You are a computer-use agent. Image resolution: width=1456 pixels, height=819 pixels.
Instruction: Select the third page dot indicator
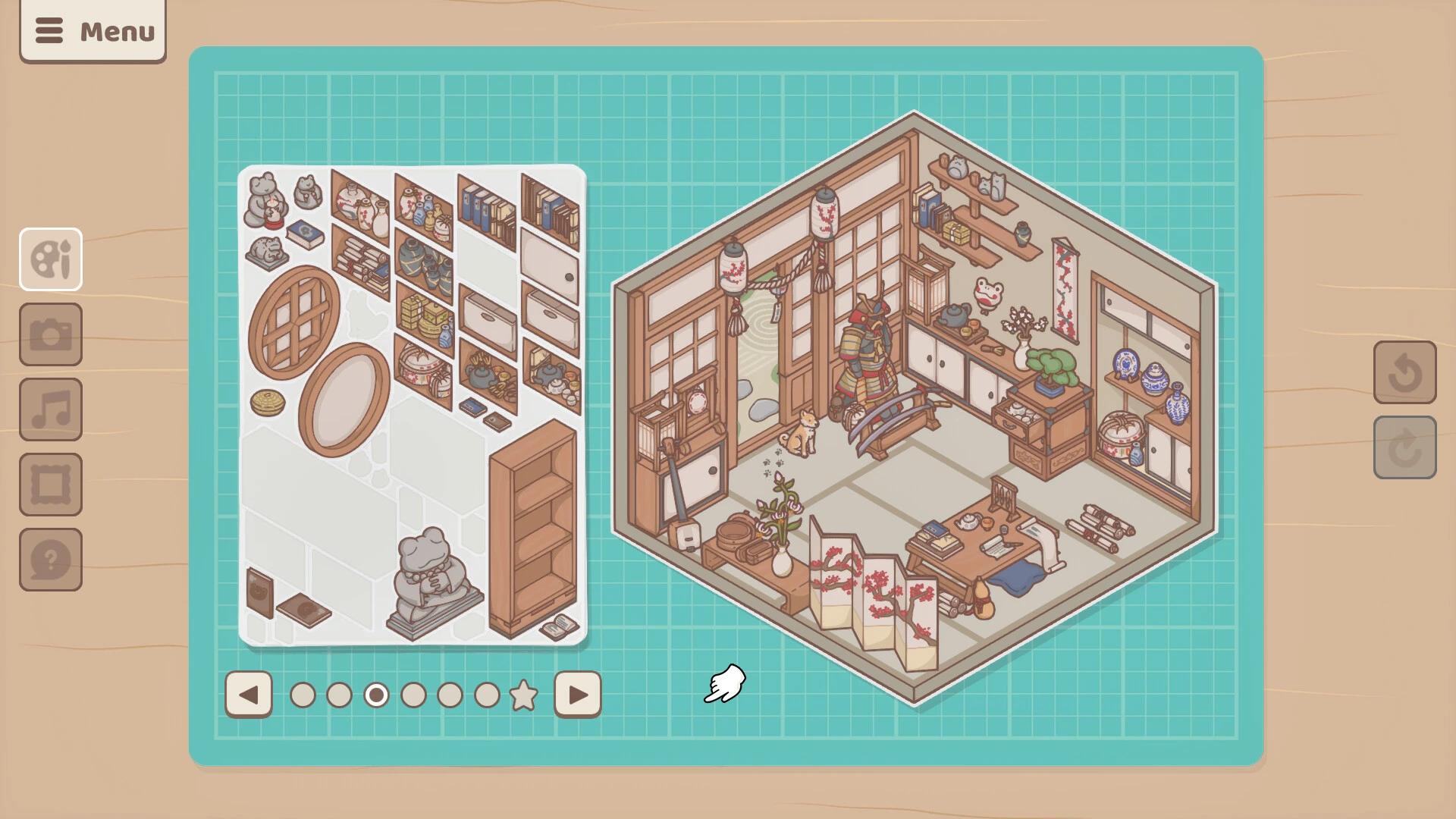376,694
